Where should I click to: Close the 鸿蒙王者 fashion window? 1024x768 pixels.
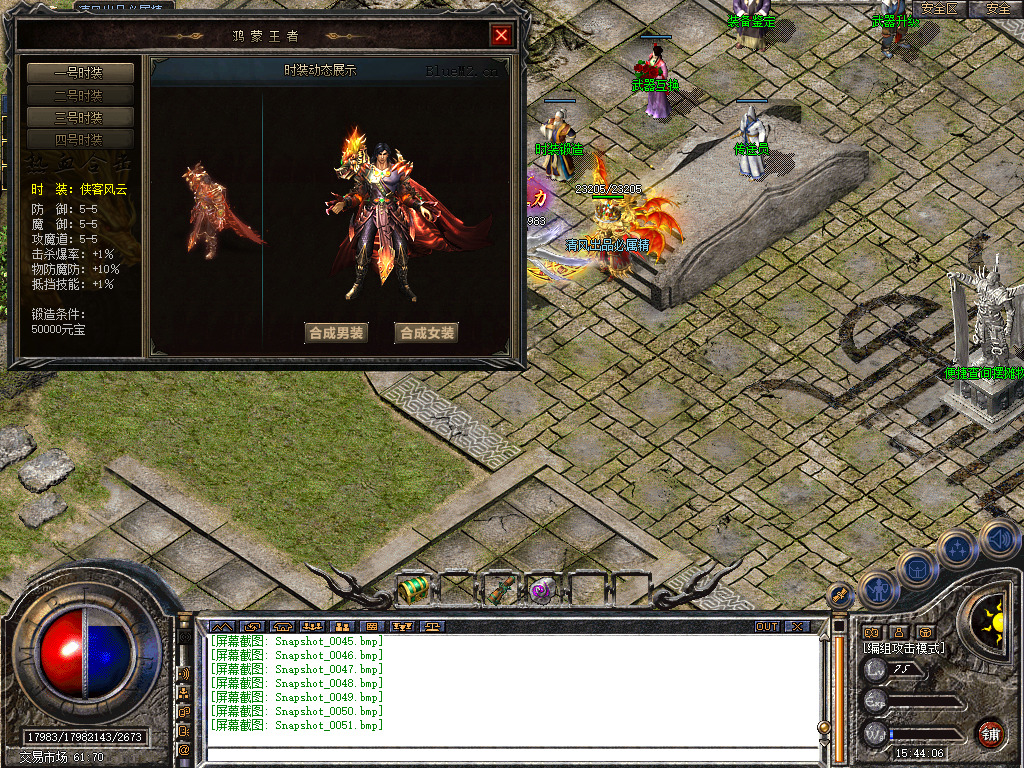[501, 36]
